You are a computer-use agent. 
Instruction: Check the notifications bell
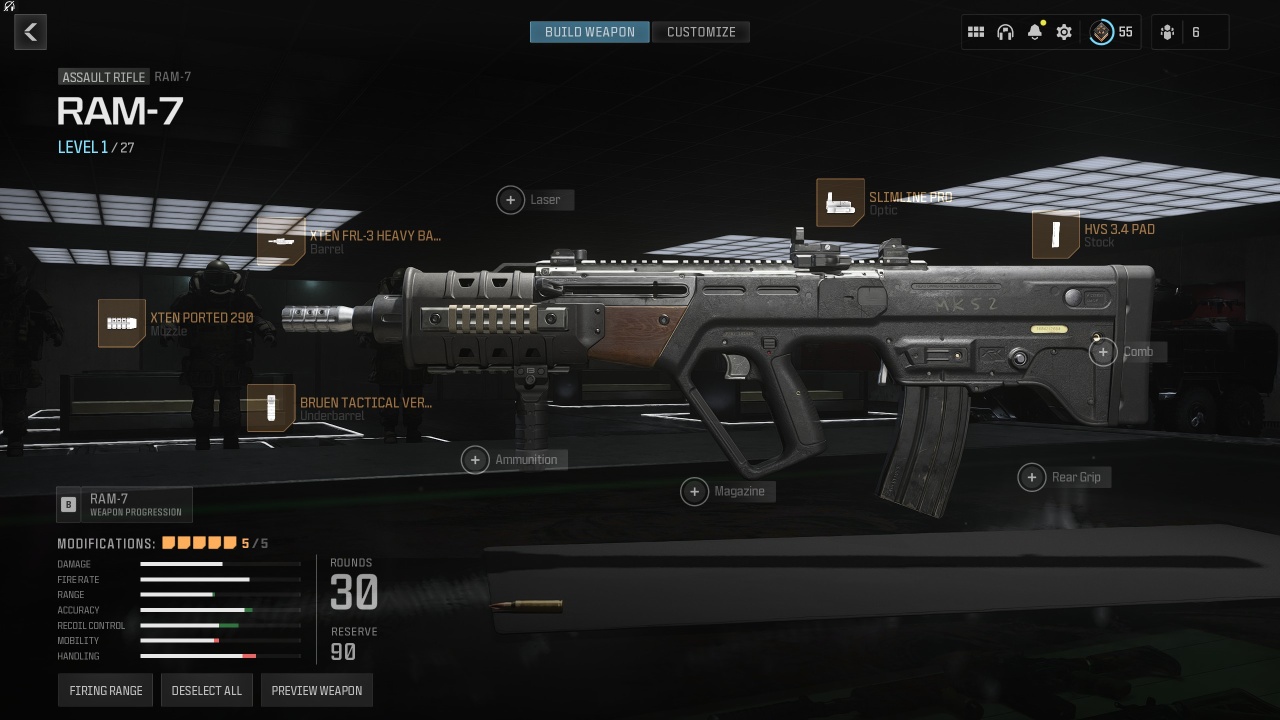point(1034,31)
